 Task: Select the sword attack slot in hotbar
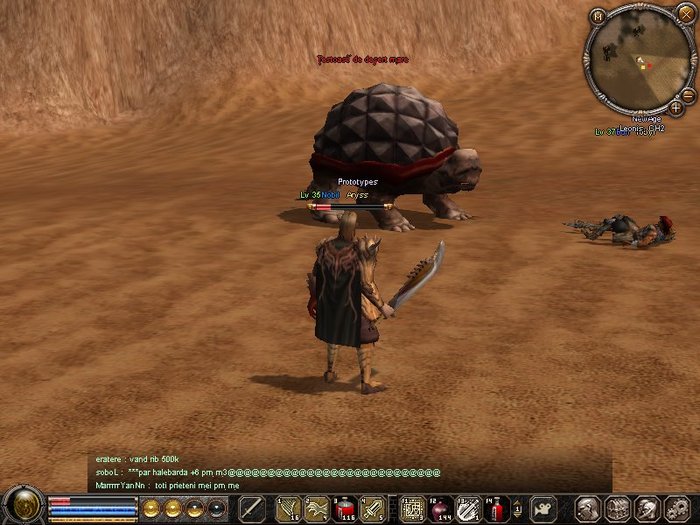[x=252, y=508]
